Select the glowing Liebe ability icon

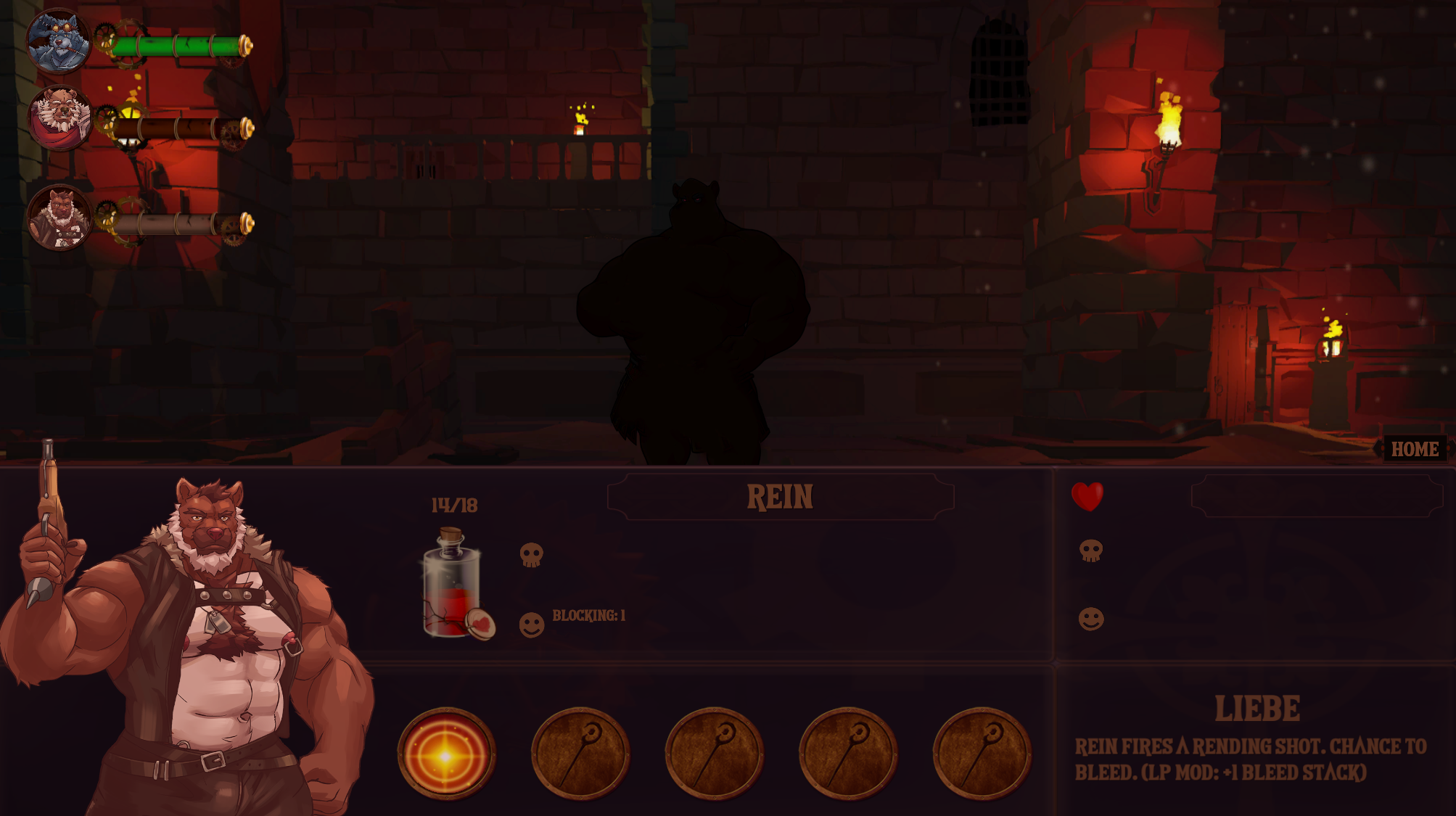tap(448, 754)
